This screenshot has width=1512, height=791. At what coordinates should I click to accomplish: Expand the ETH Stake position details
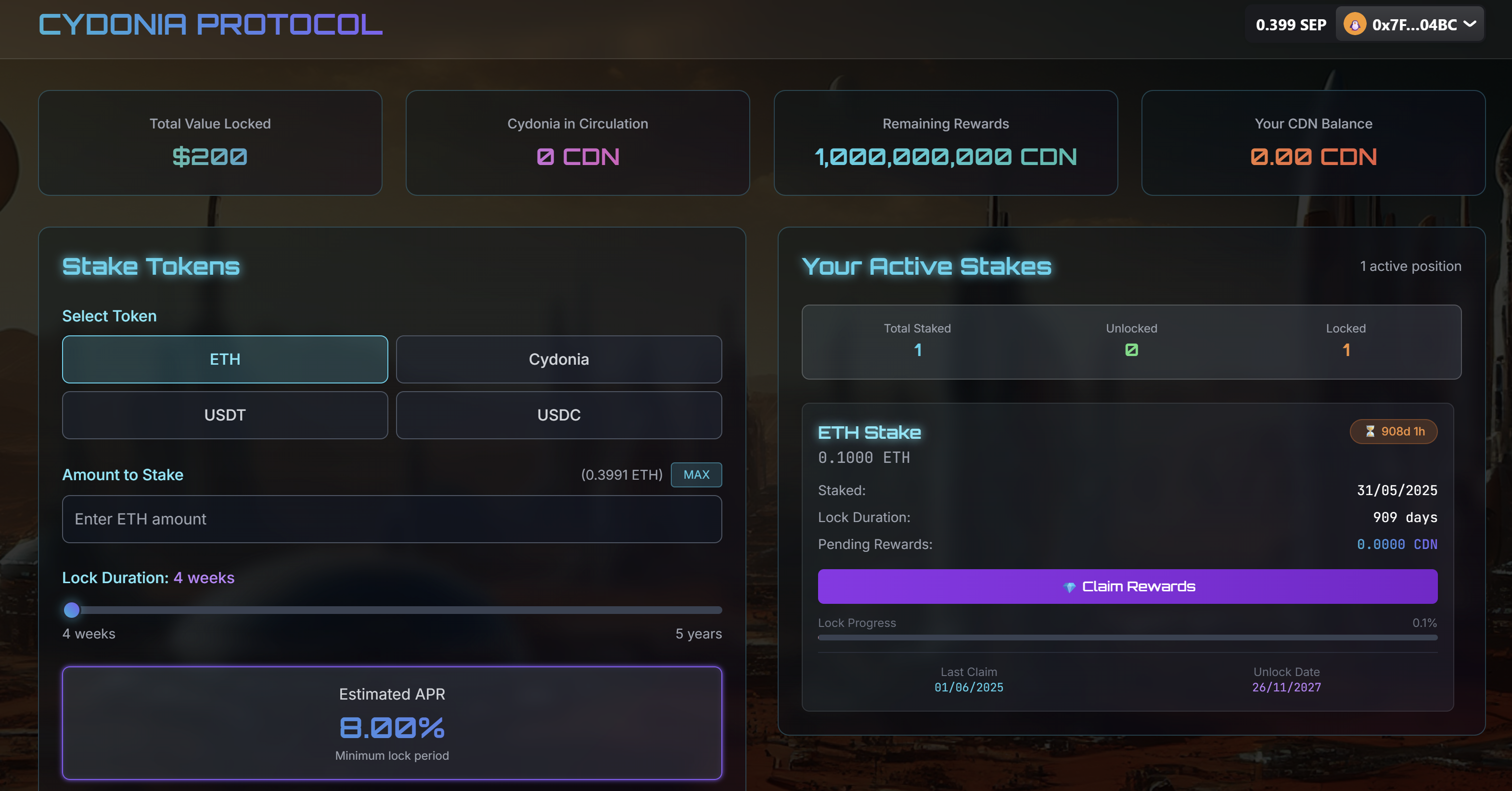[x=869, y=433]
